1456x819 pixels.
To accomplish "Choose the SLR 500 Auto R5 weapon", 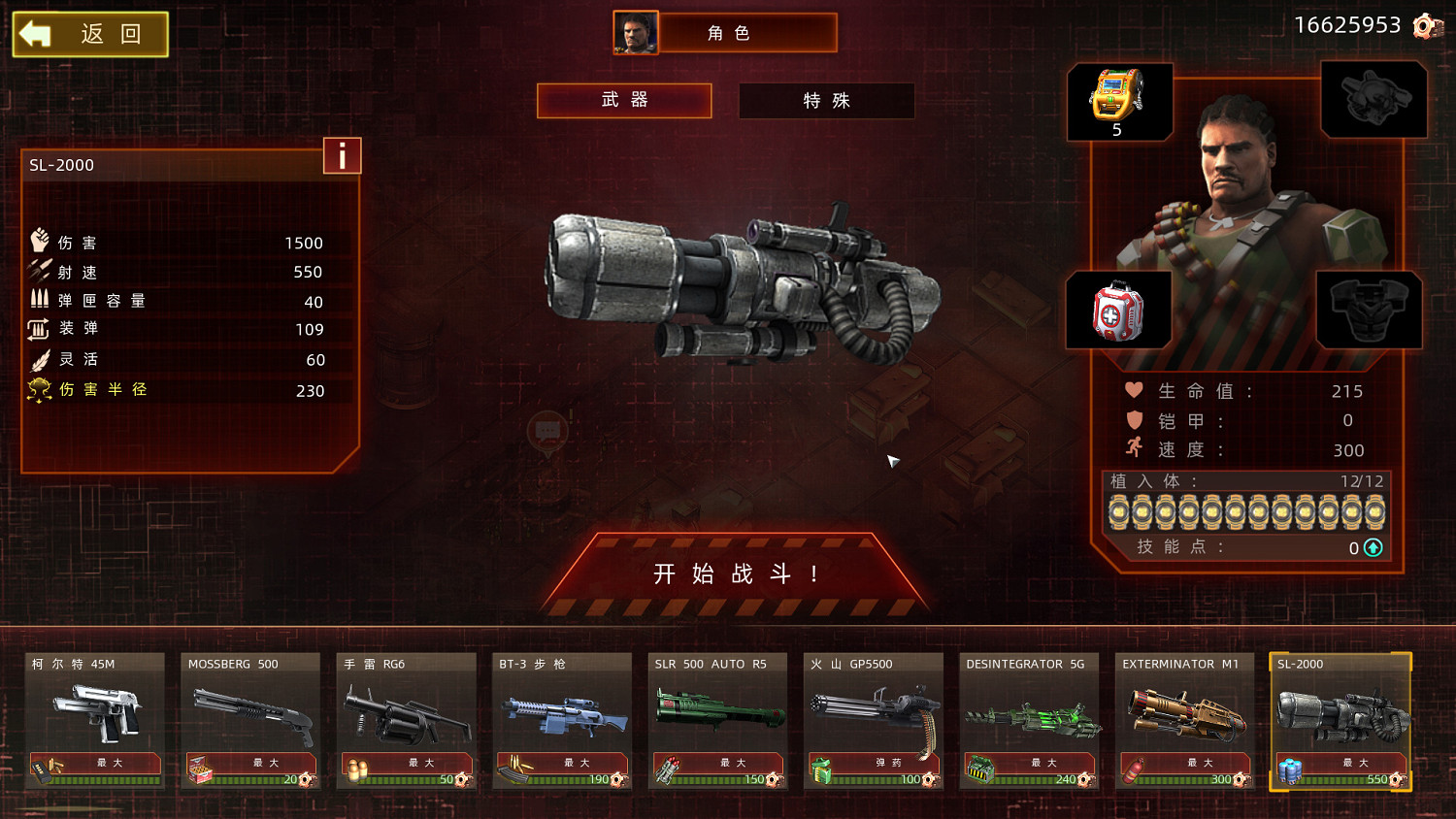I will 717,719.
